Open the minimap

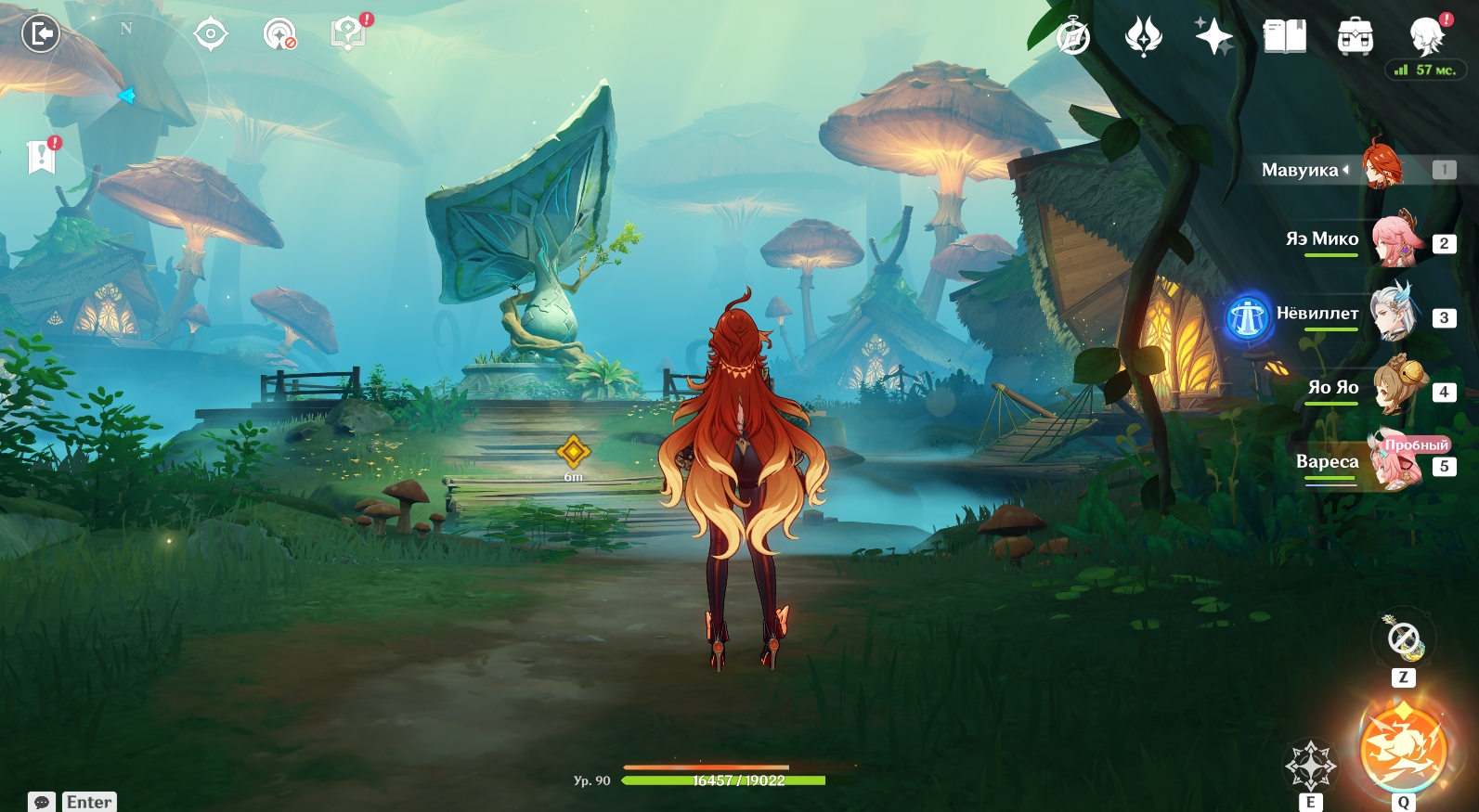point(125,93)
